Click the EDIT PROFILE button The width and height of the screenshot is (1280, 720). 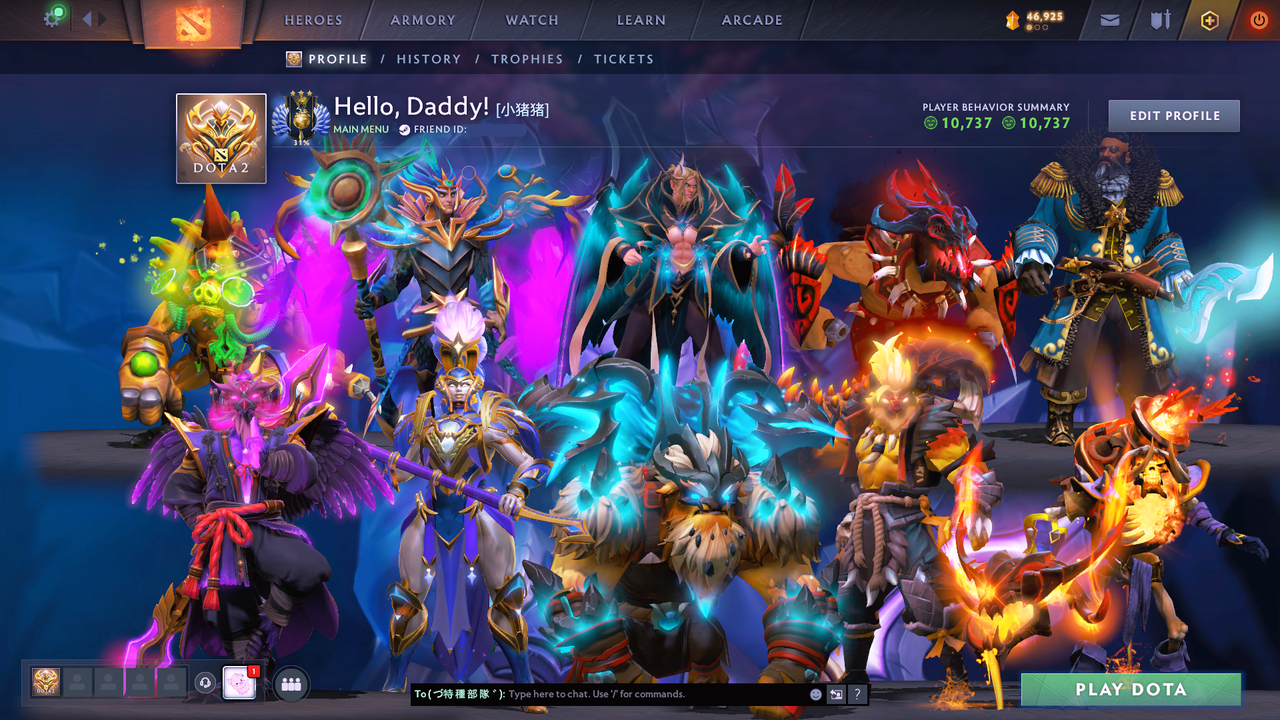click(1173, 115)
